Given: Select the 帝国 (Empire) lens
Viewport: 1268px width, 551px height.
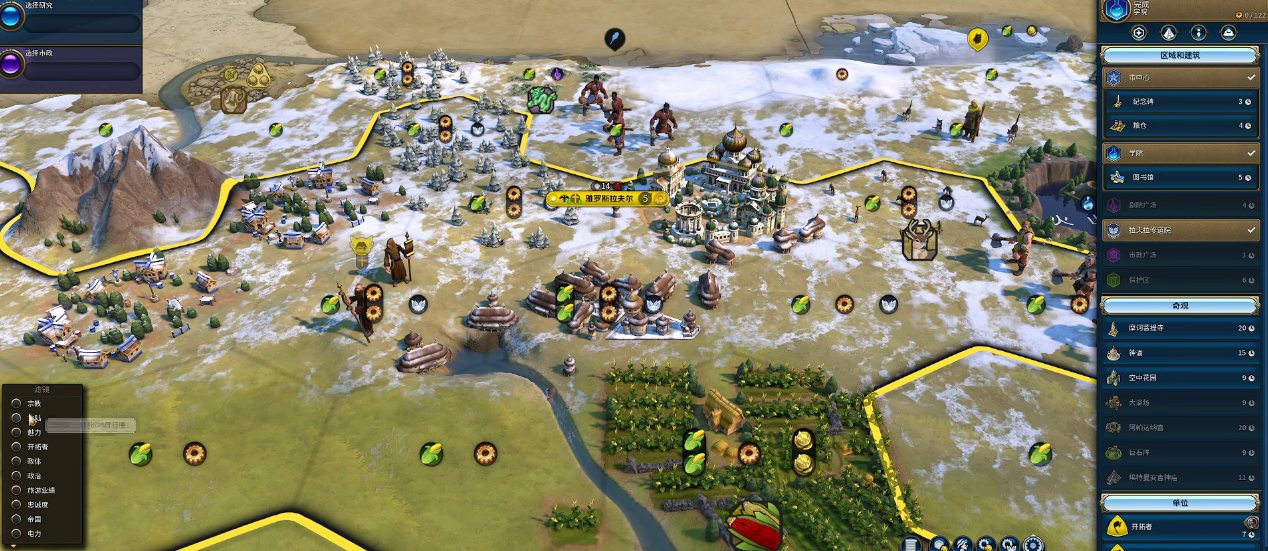Looking at the screenshot, I should (x=35, y=519).
